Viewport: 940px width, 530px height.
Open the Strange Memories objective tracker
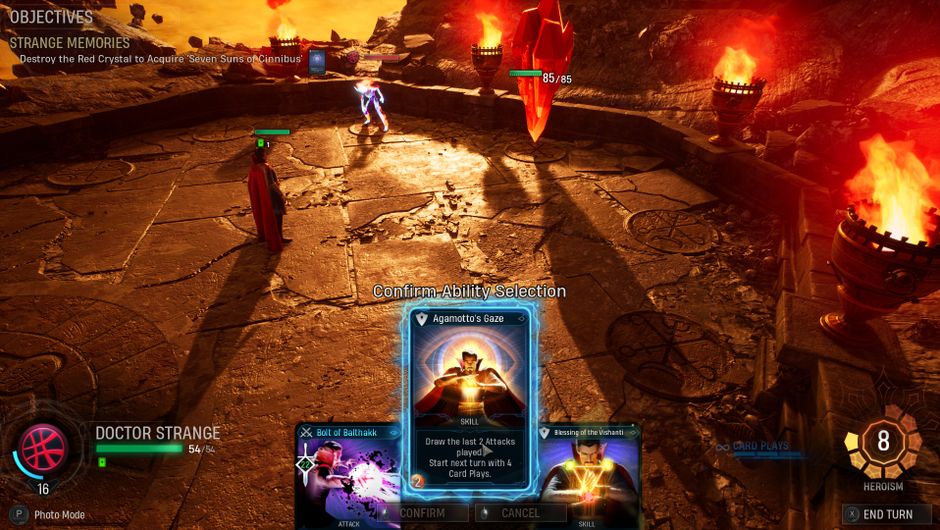tap(70, 43)
